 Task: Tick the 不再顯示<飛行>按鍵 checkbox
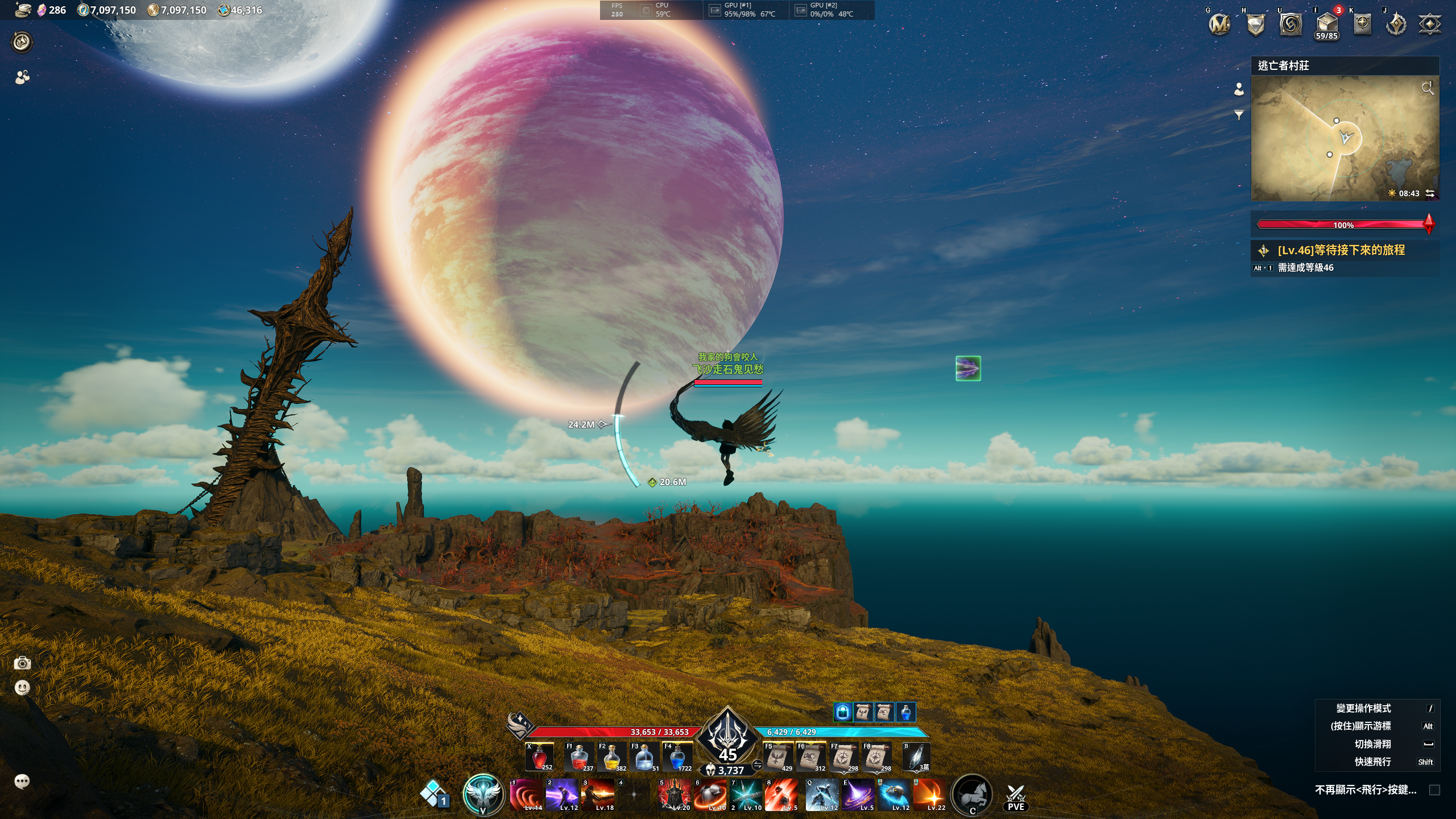[x=1434, y=790]
